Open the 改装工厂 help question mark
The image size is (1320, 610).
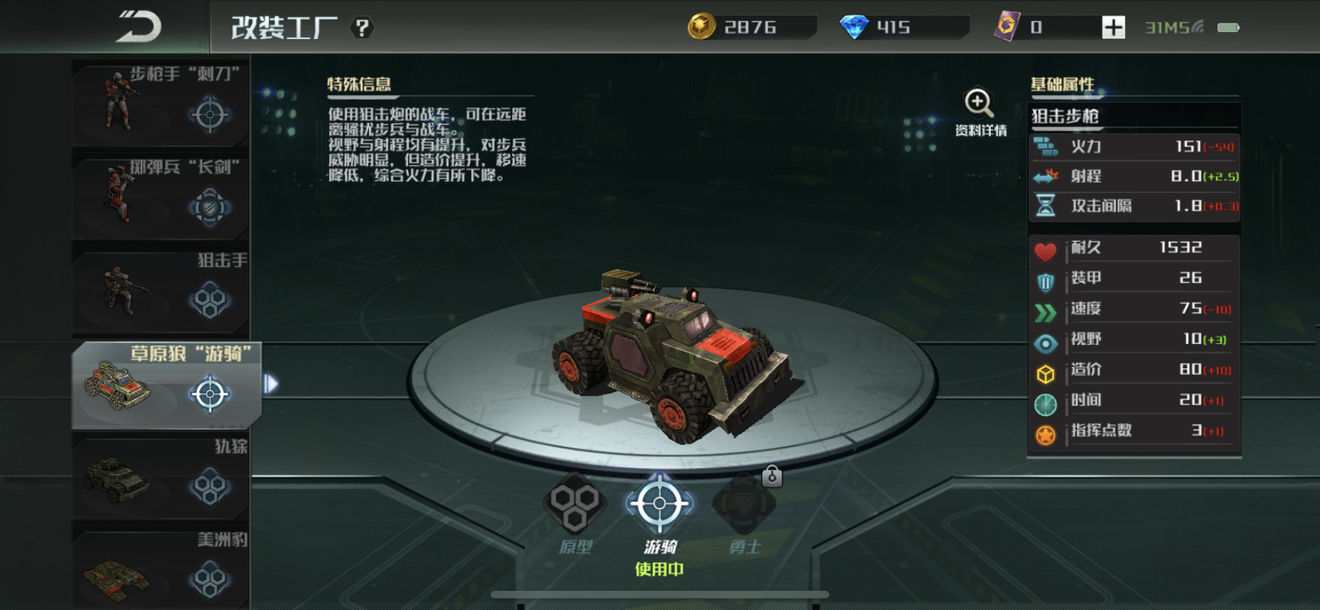[362, 27]
